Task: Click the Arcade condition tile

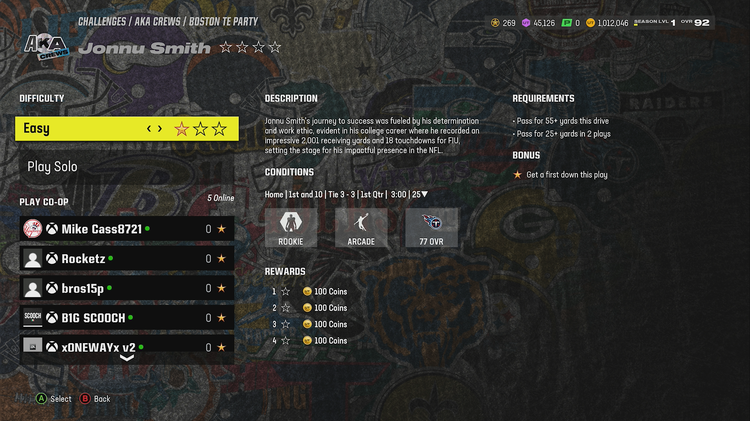Action: click(361, 228)
